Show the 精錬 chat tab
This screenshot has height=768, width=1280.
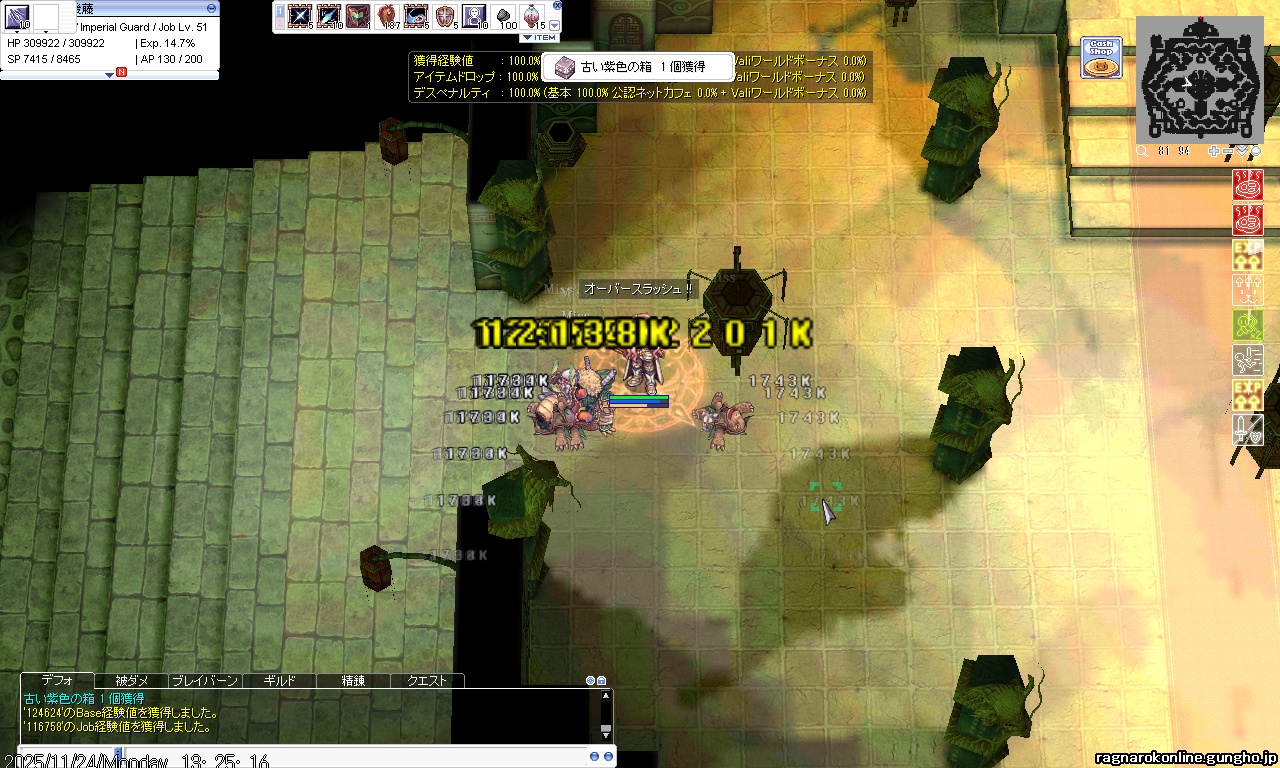coord(353,680)
